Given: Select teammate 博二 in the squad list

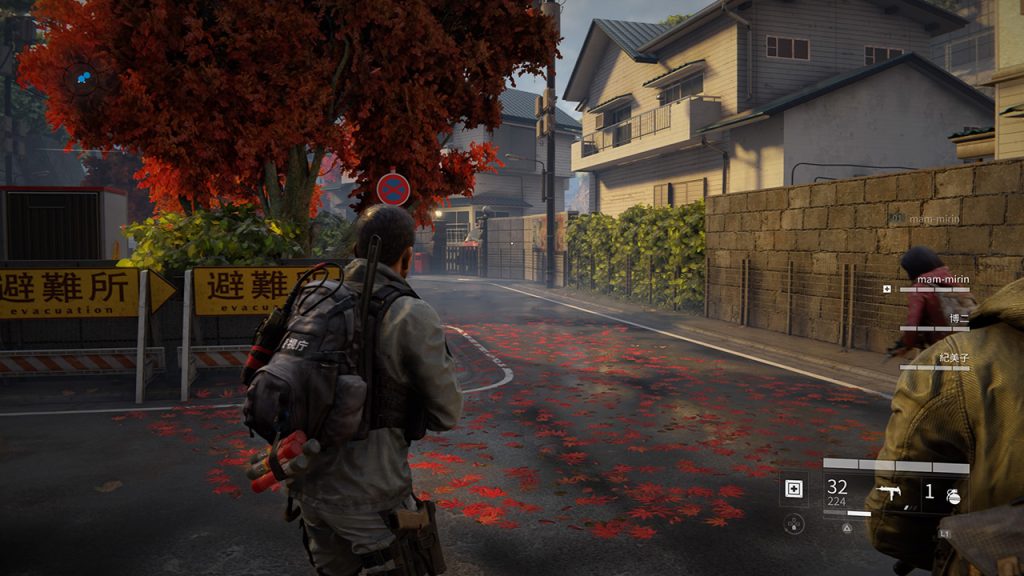Looking at the screenshot, I should click(959, 319).
